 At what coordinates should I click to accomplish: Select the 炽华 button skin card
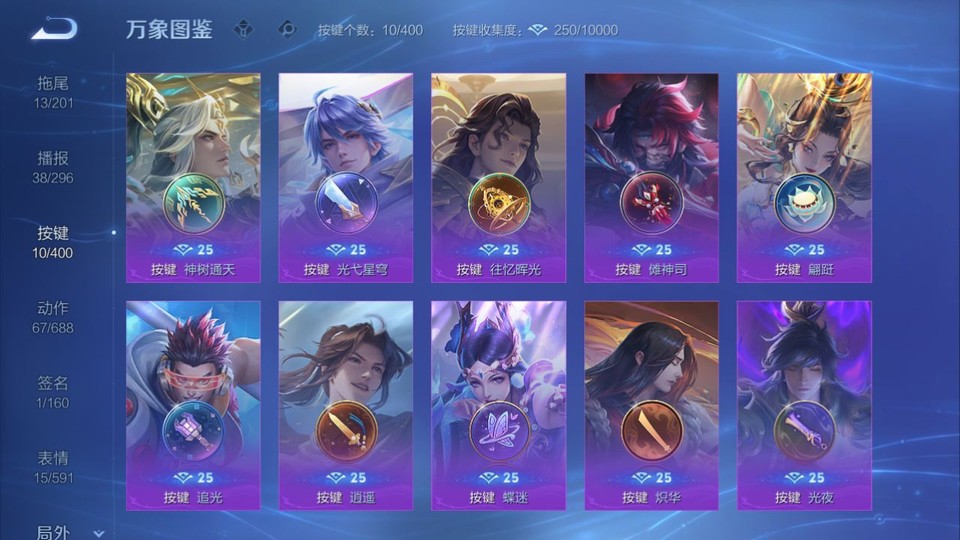[651, 405]
